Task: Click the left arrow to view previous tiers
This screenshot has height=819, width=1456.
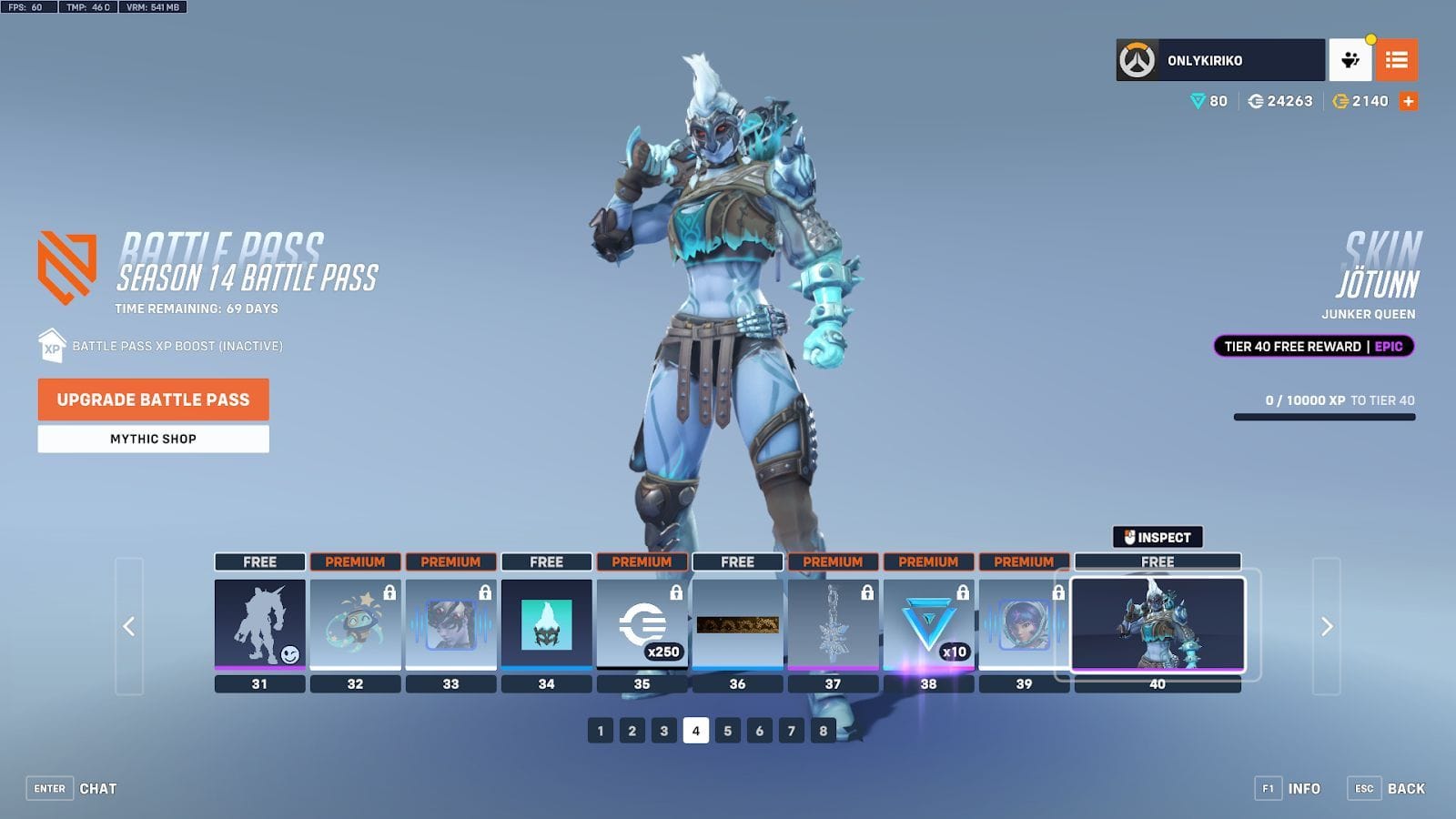Action: pyautogui.click(x=127, y=628)
